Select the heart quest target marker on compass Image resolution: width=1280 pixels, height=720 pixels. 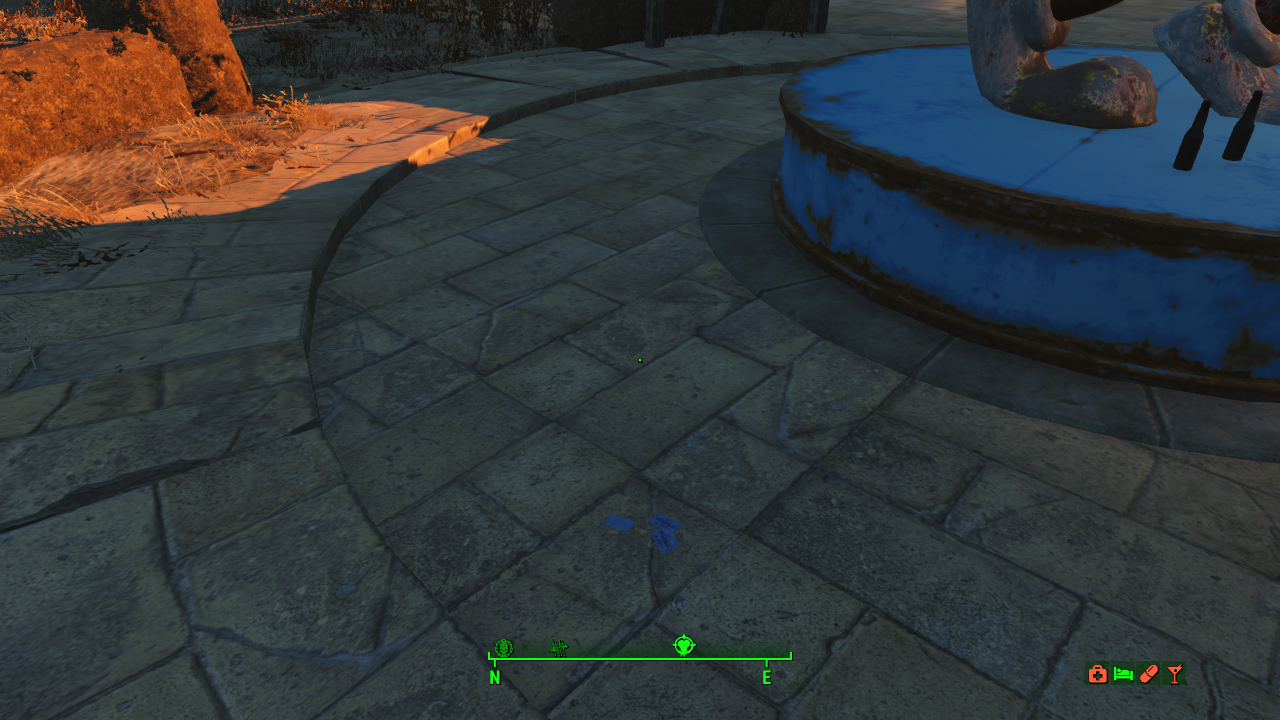point(683,646)
